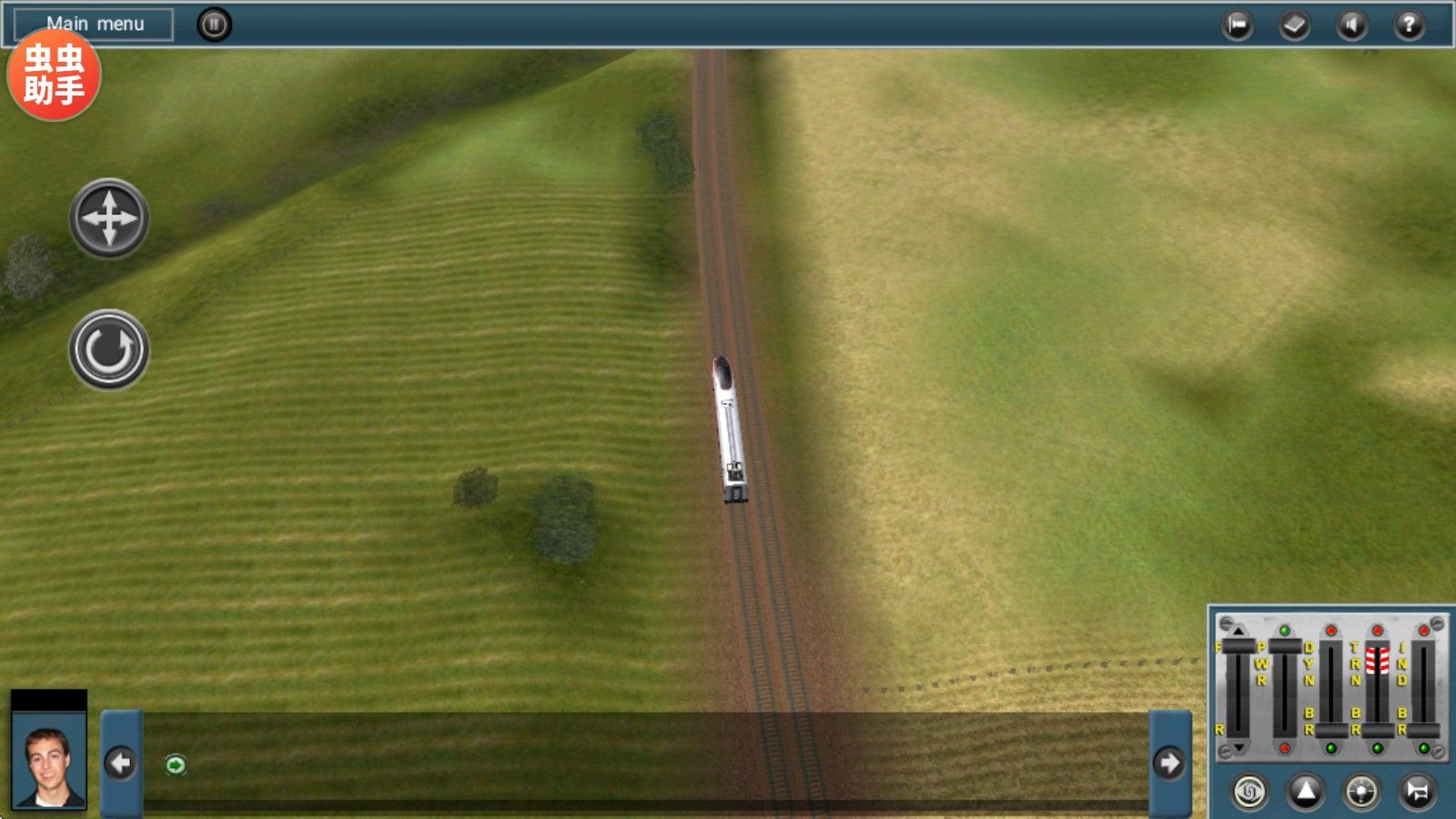Show next driver commands with right arrow
This screenshot has height=819, width=1456.
click(x=1170, y=763)
